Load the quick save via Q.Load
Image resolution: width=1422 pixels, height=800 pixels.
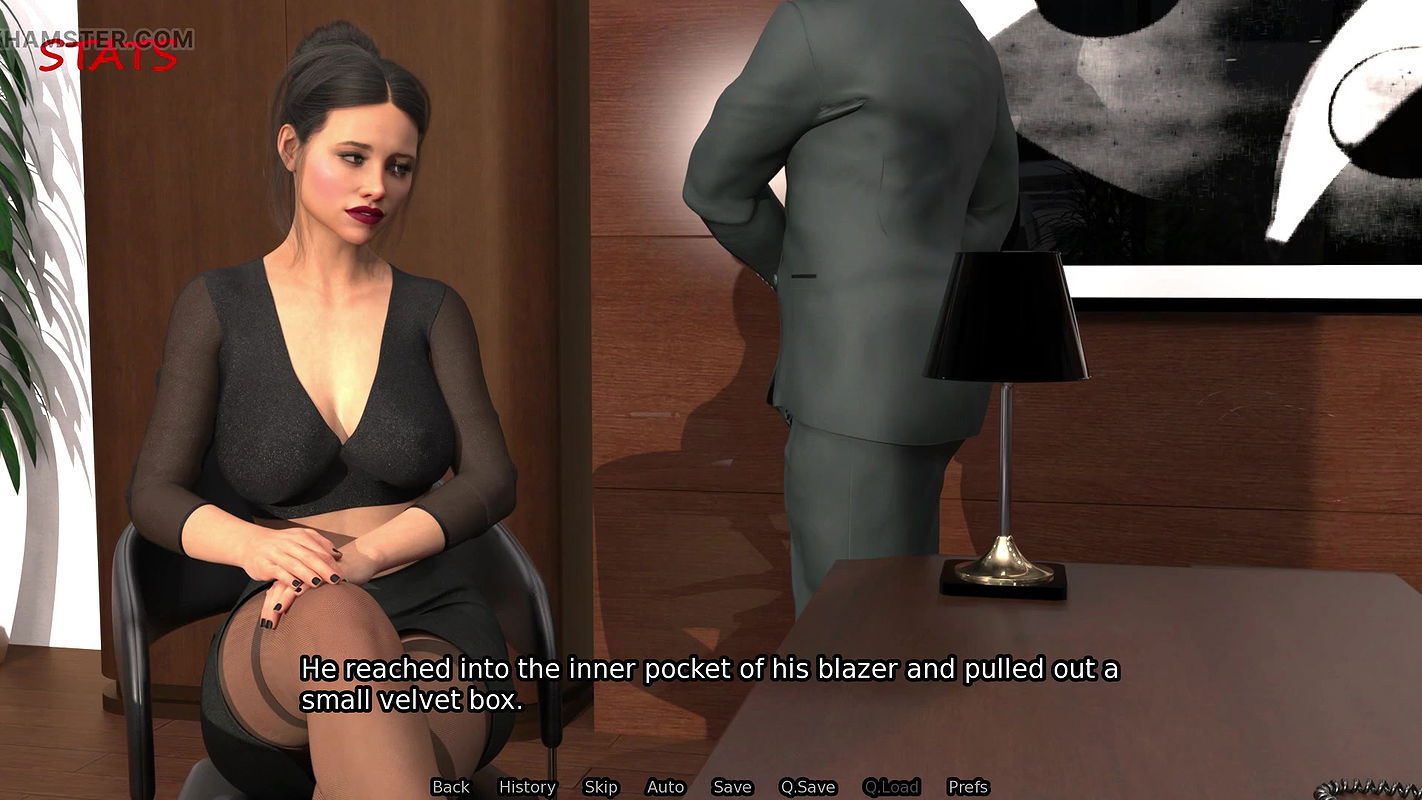891,787
